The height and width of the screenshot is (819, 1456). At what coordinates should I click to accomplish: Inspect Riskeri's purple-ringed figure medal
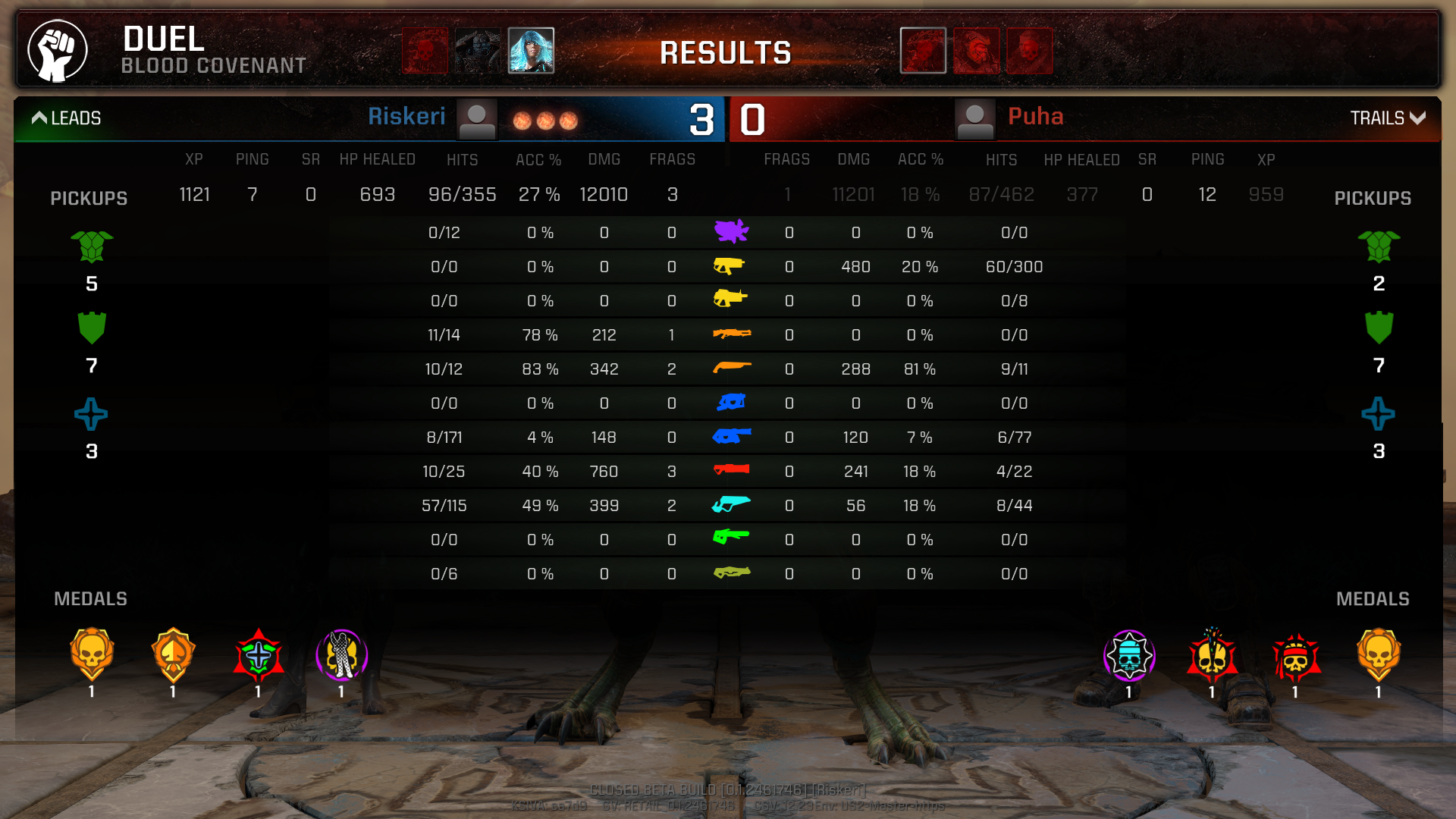pyautogui.click(x=341, y=654)
